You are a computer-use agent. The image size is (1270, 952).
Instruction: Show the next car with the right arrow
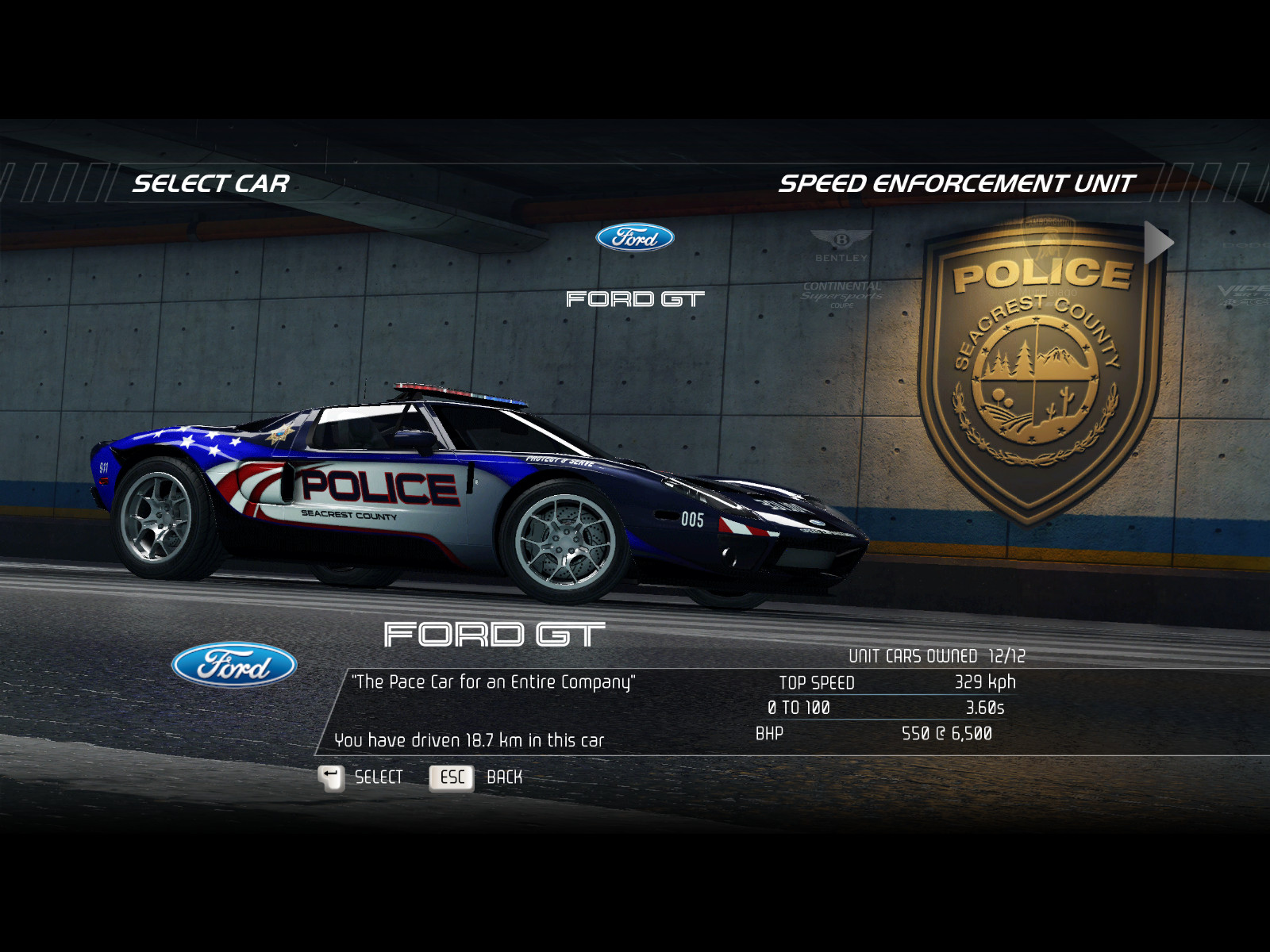pos(1158,243)
